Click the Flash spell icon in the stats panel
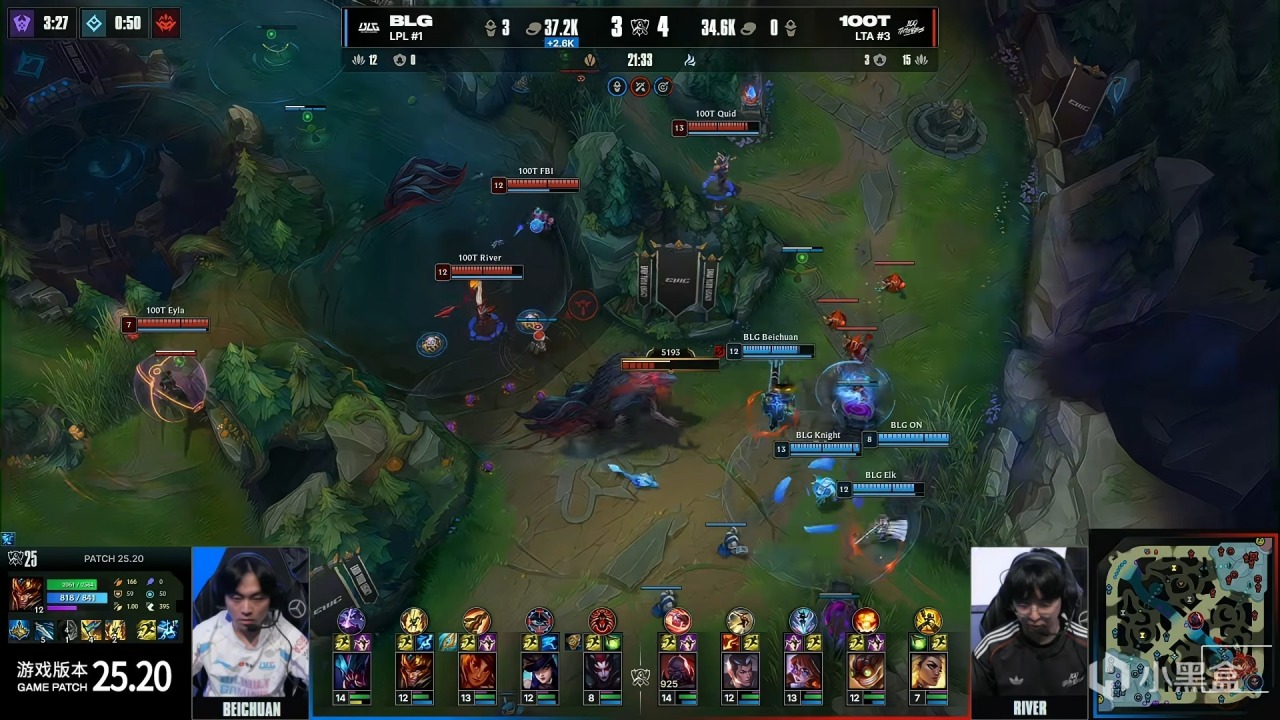The width and height of the screenshot is (1280, 720). pos(147,630)
